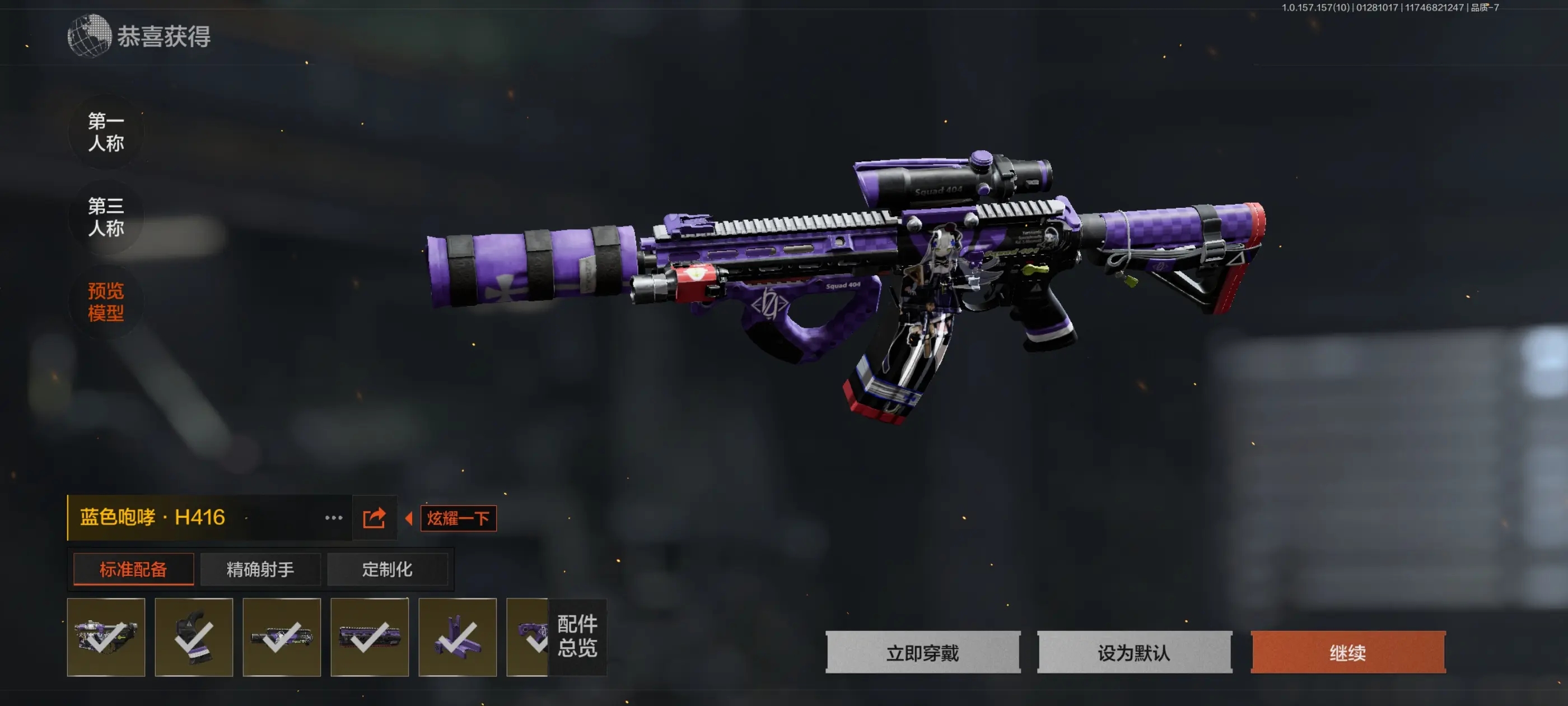Select the preview model option (预览模型)
Screen dimensions: 1568x706
[x=106, y=301]
